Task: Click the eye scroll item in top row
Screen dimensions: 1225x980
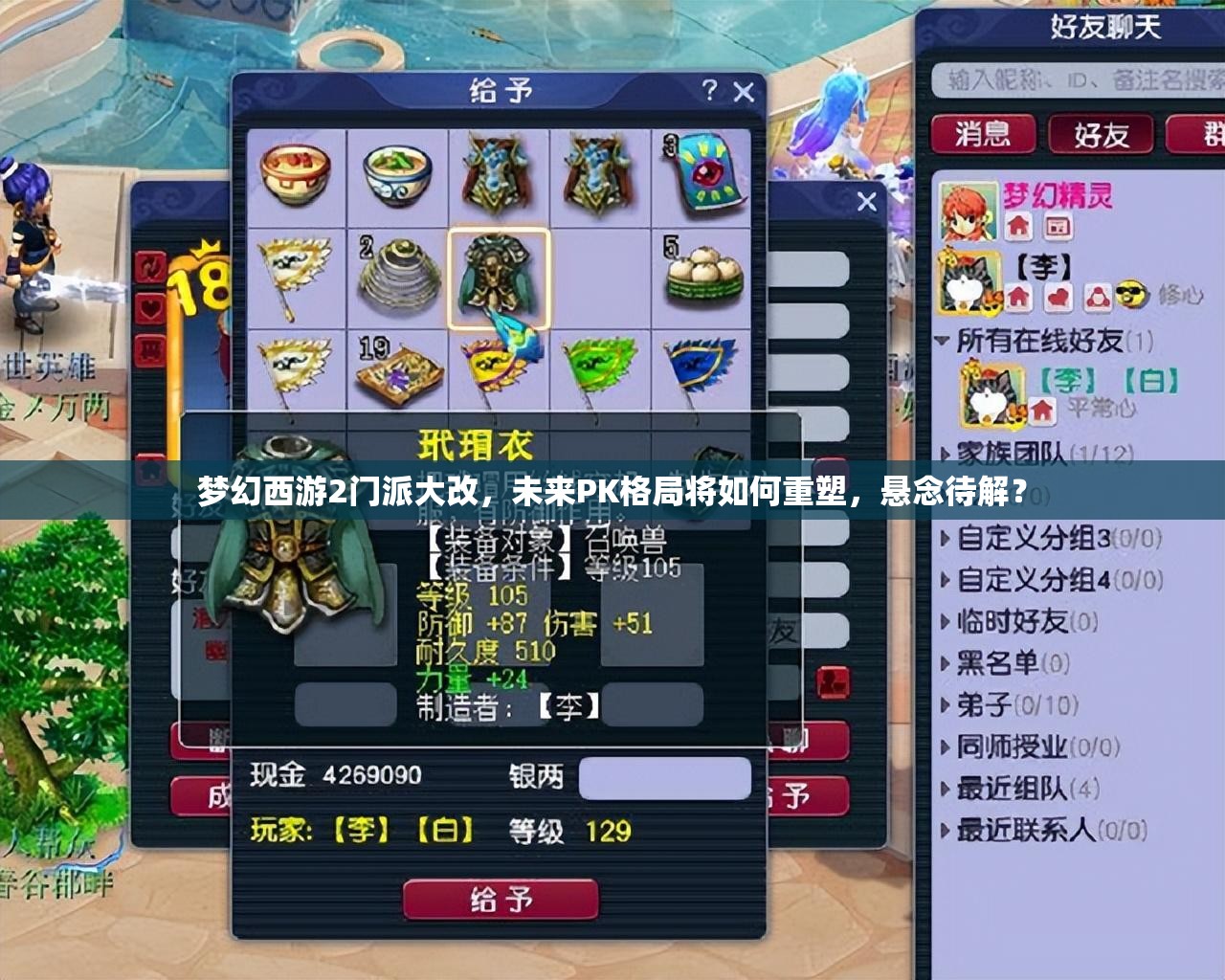Action: pos(708,172)
